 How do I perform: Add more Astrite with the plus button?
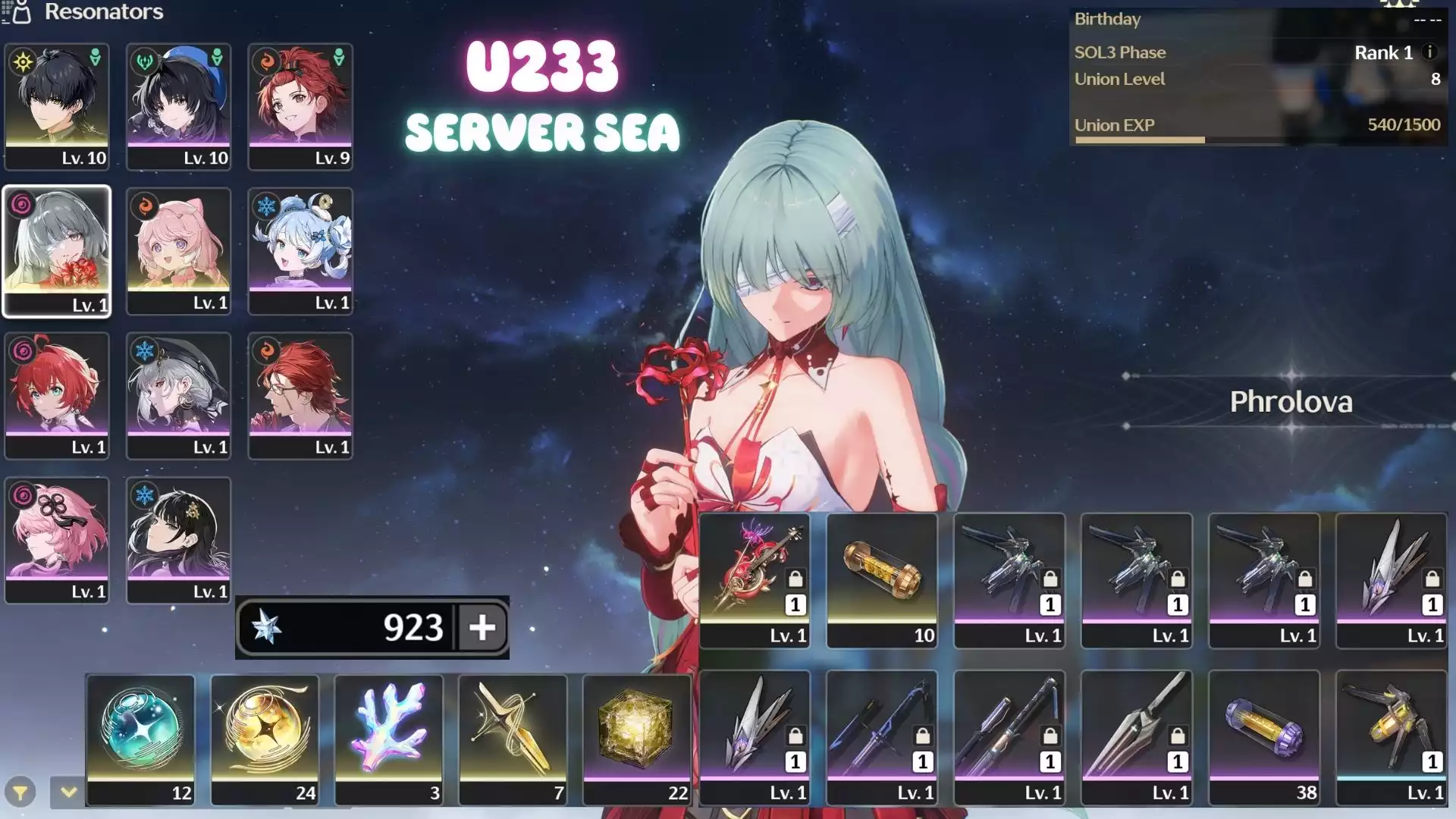point(482,627)
